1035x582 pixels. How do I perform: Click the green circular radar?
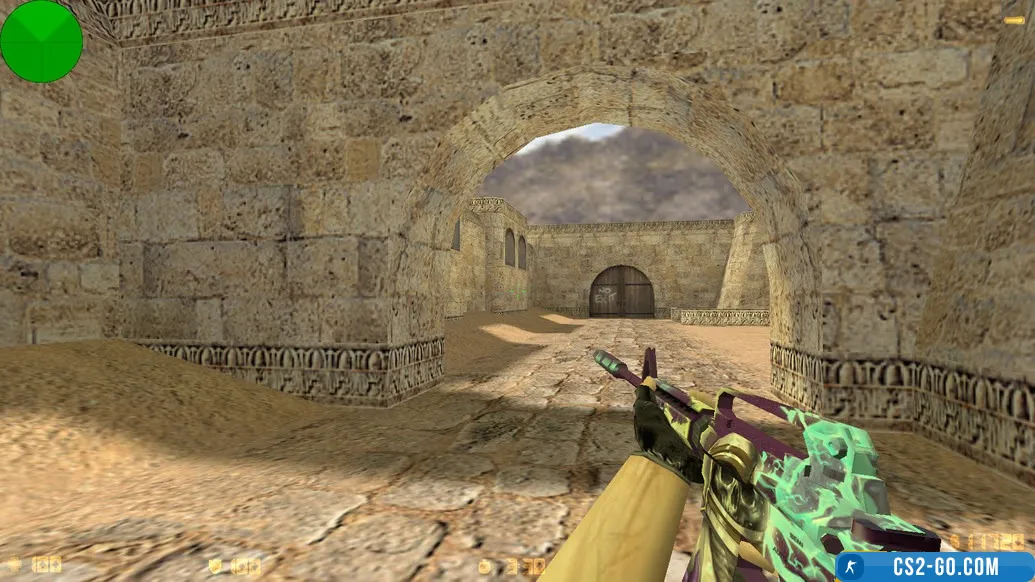41,41
